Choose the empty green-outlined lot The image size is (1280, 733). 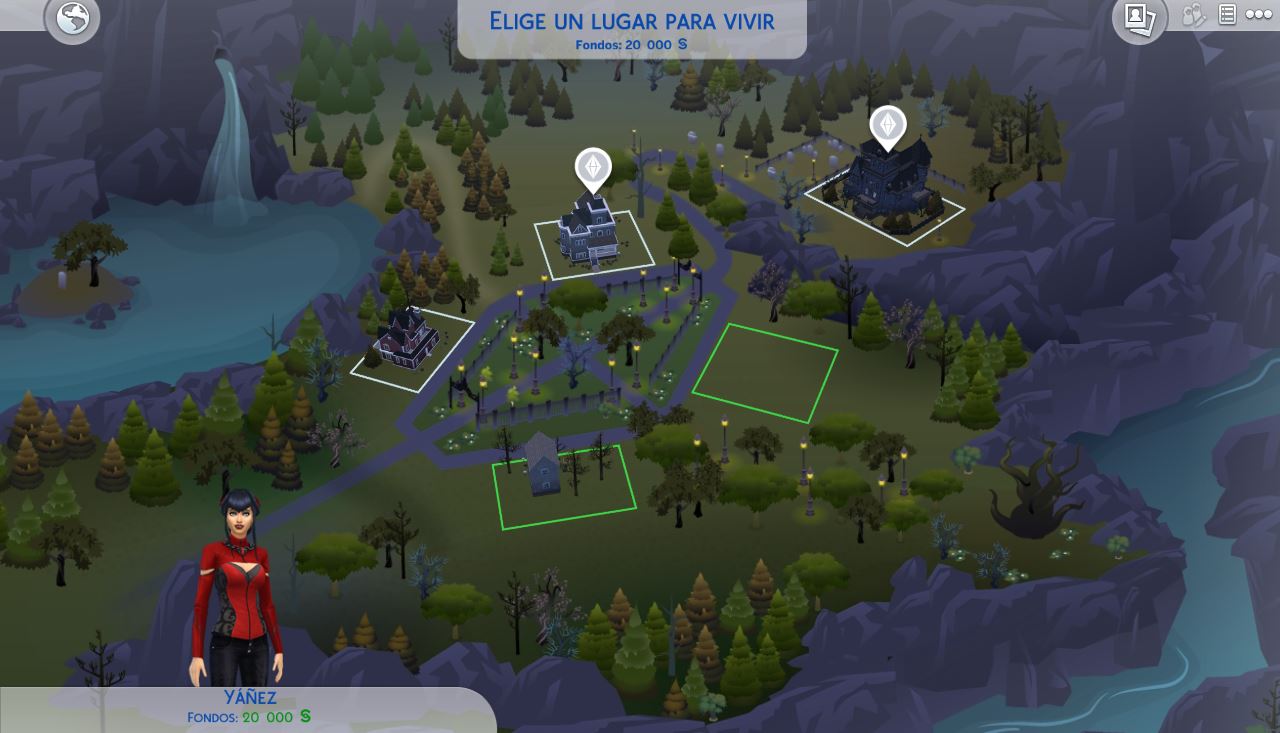click(765, 372)
